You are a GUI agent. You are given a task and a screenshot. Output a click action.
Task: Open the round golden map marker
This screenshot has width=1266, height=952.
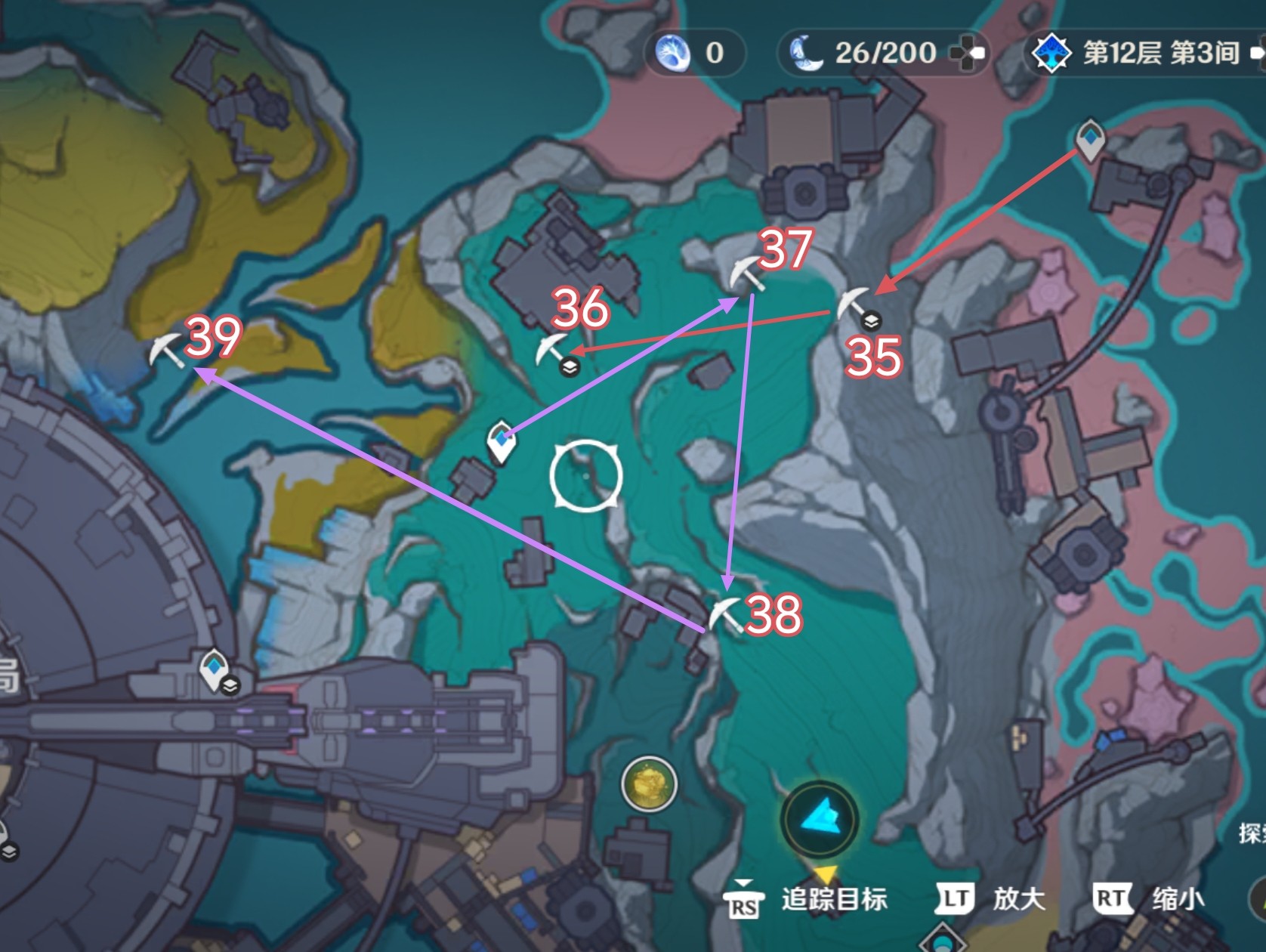649,784
